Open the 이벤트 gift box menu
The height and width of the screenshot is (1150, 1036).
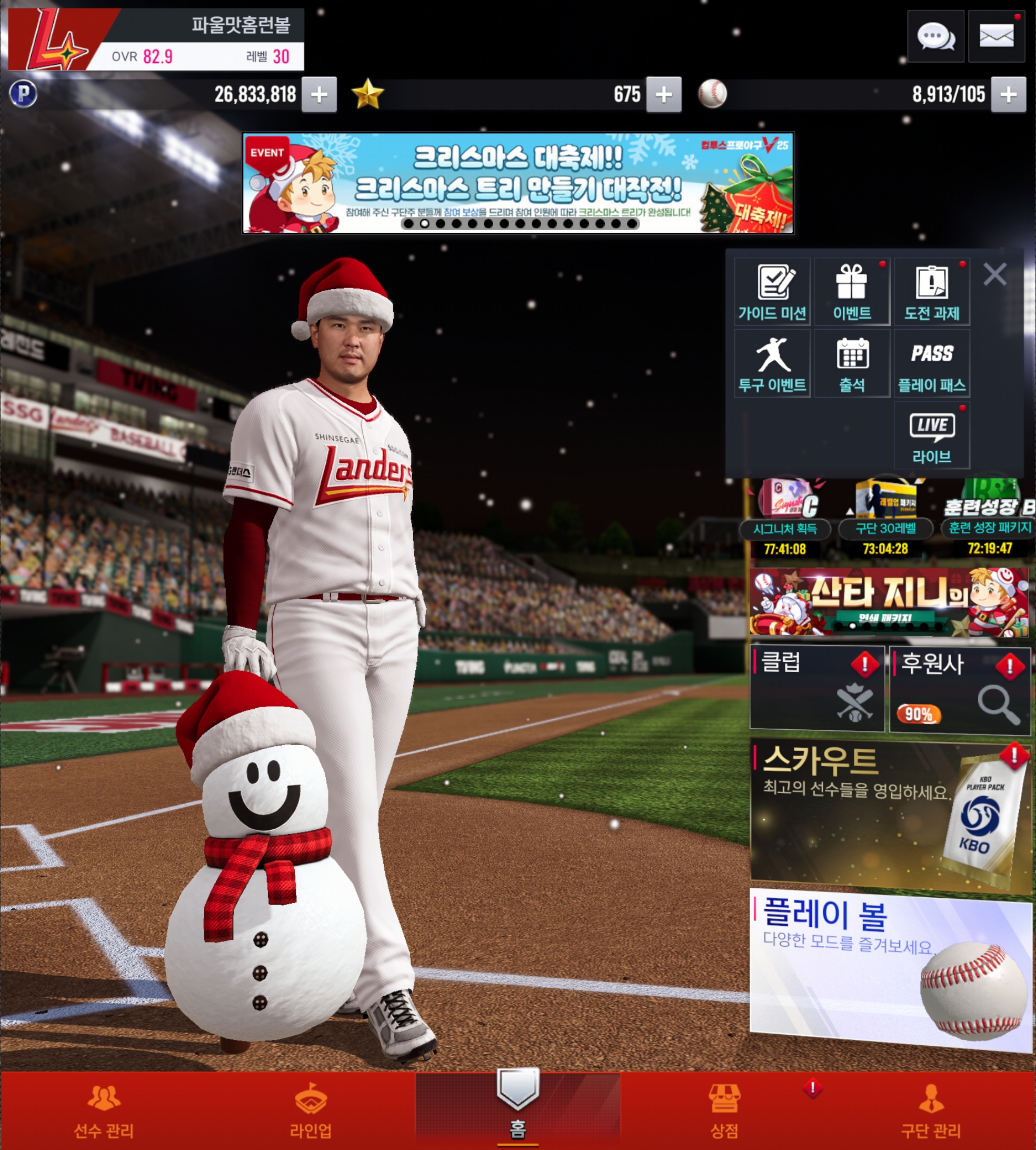tap(852, 292)
